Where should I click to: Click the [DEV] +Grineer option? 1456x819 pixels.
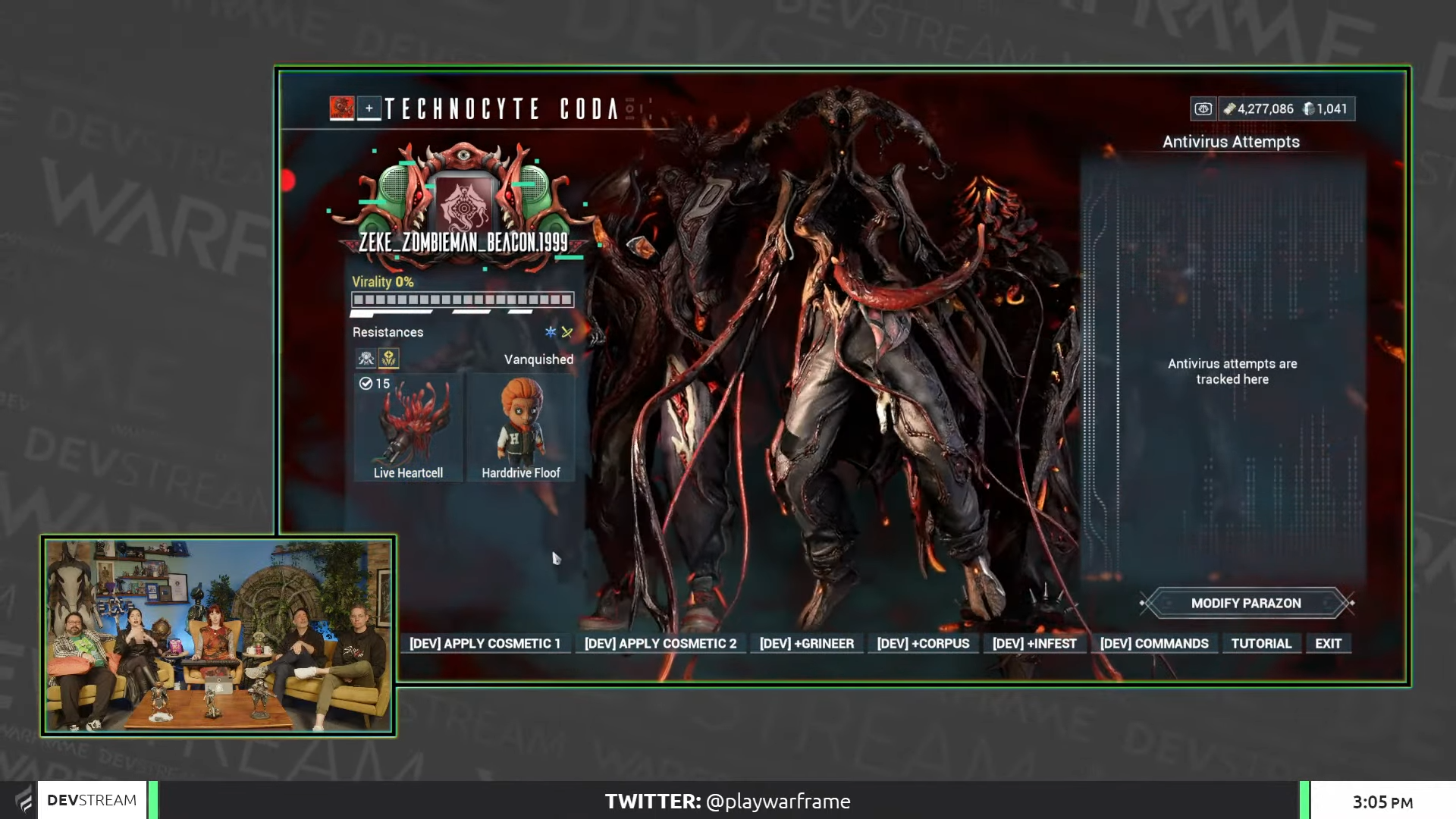807,643
